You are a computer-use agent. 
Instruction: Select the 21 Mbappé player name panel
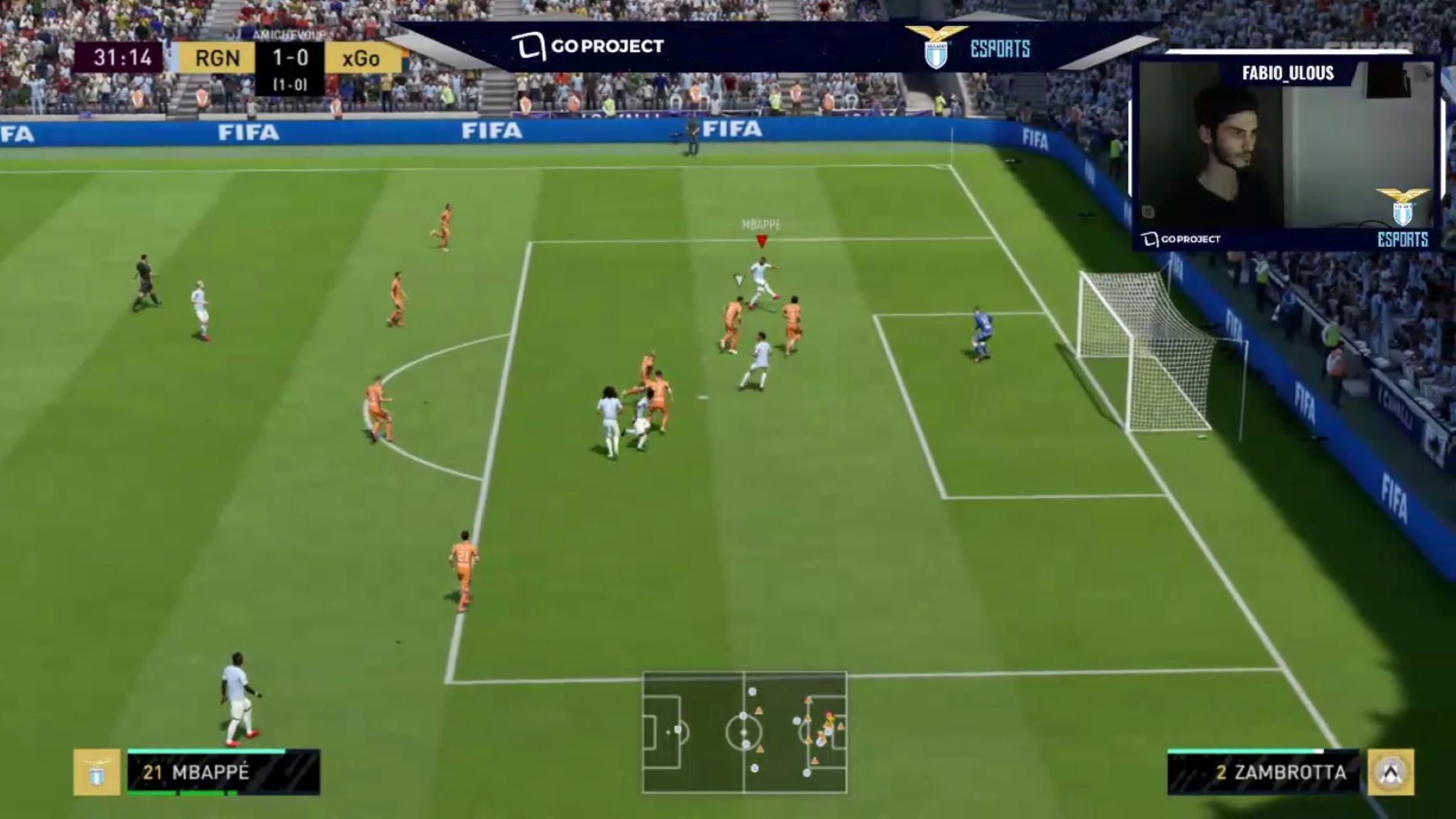[x=223, y=772]
